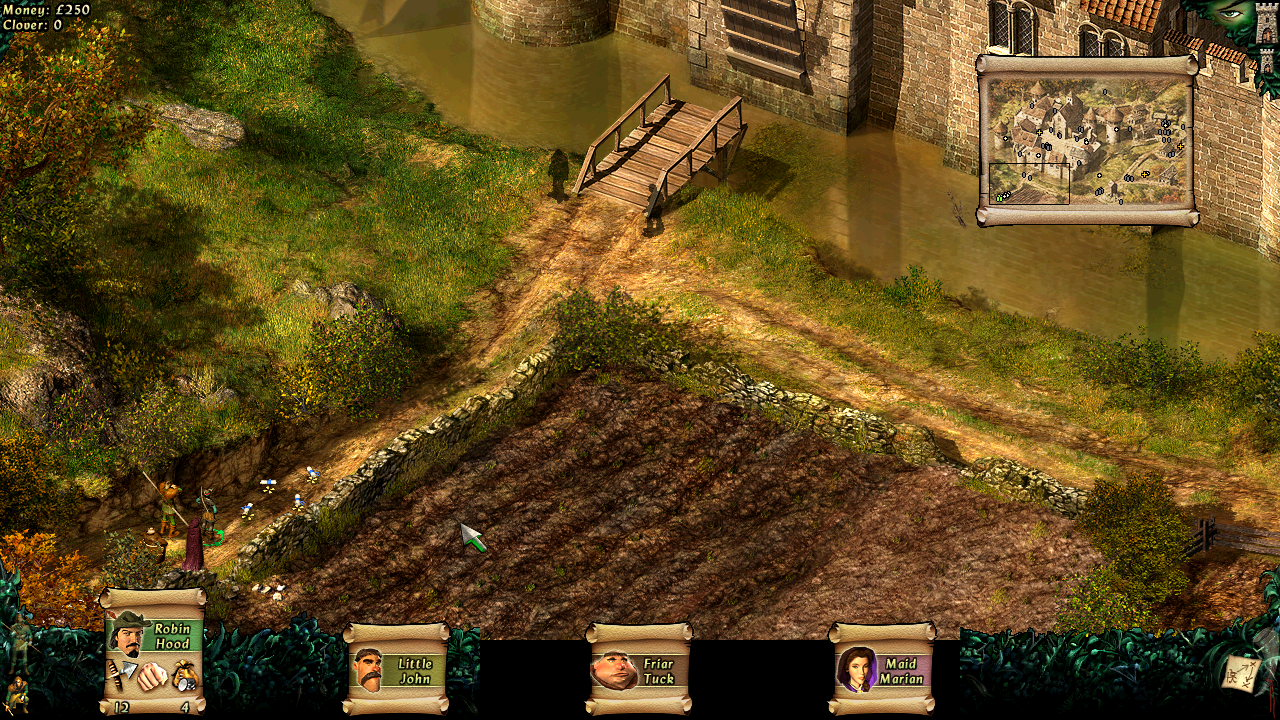
Task: Choose Robin Hood's bow and arrow action
Action: (122, 675)
